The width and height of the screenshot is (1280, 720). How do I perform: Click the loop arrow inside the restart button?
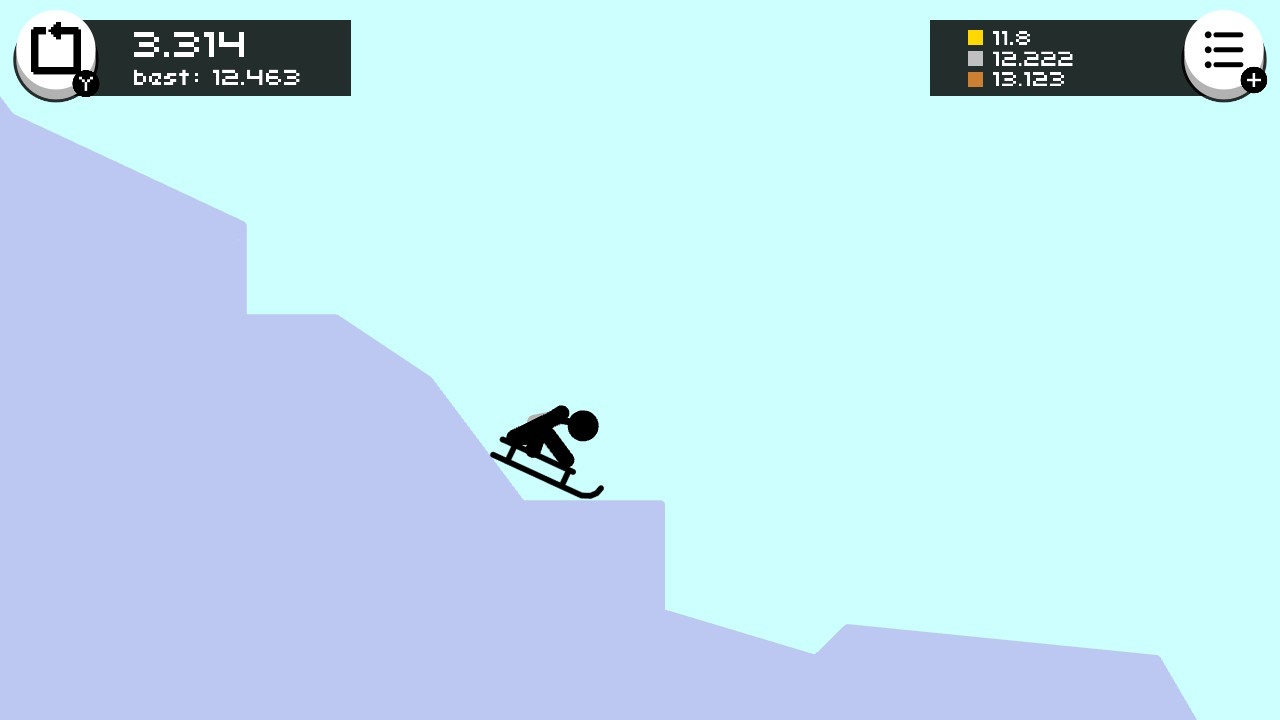click(56, 48)
